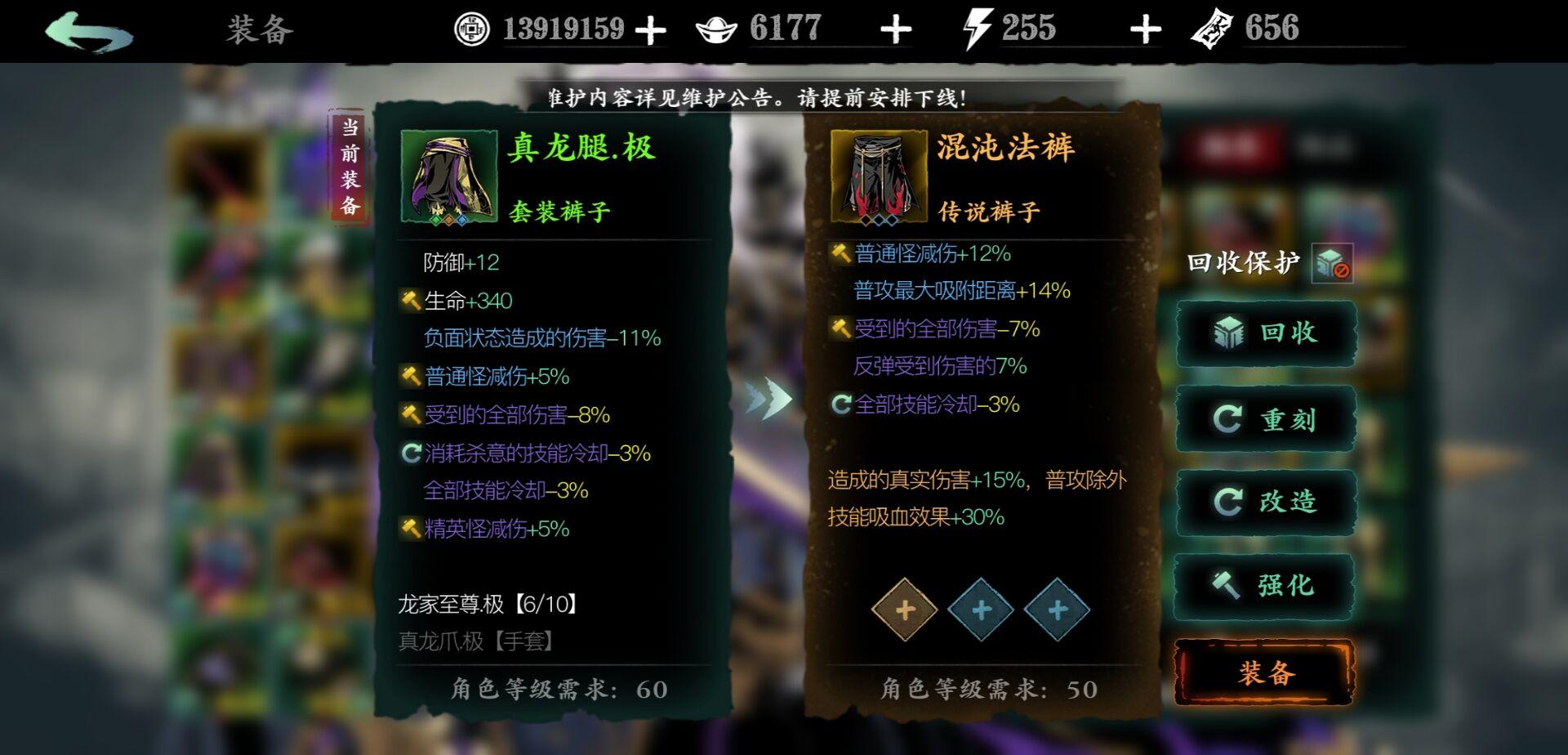The image size is (1568, 755).
Task: Tap the copper coin currency icon
Action: click(x=470, y=28)
